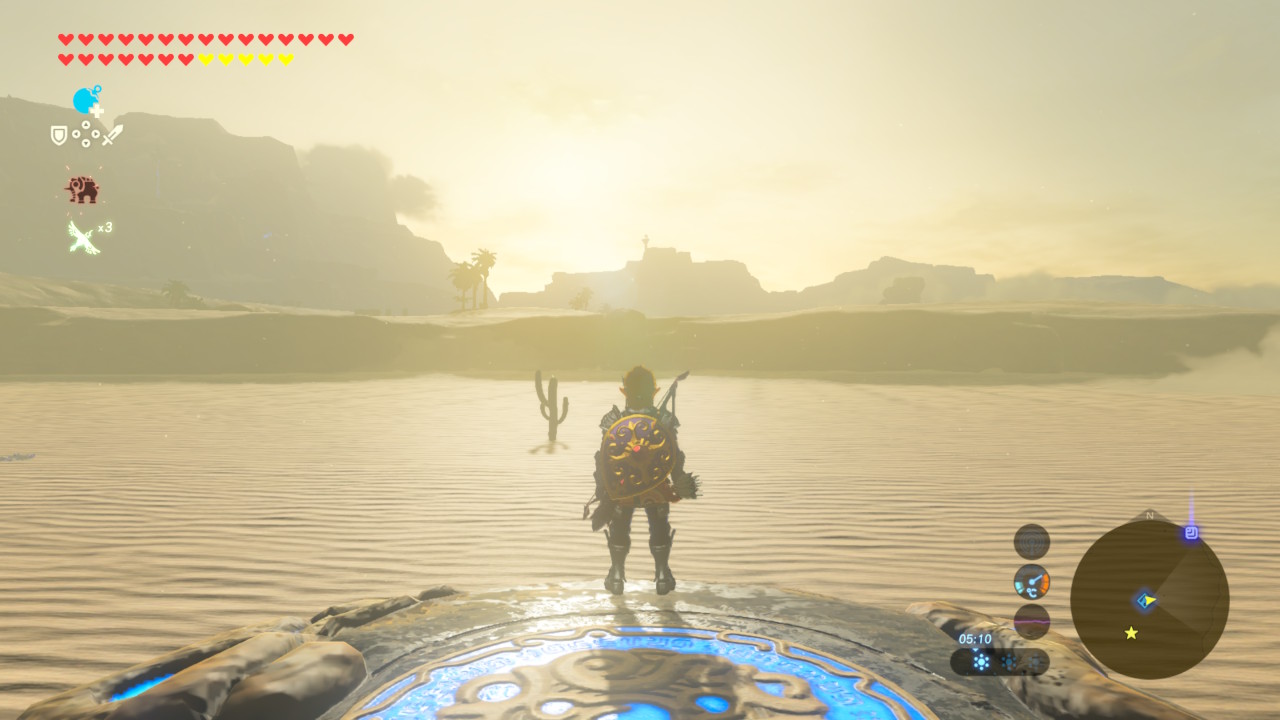Click the yellow star marker on the minimap

1131,633
